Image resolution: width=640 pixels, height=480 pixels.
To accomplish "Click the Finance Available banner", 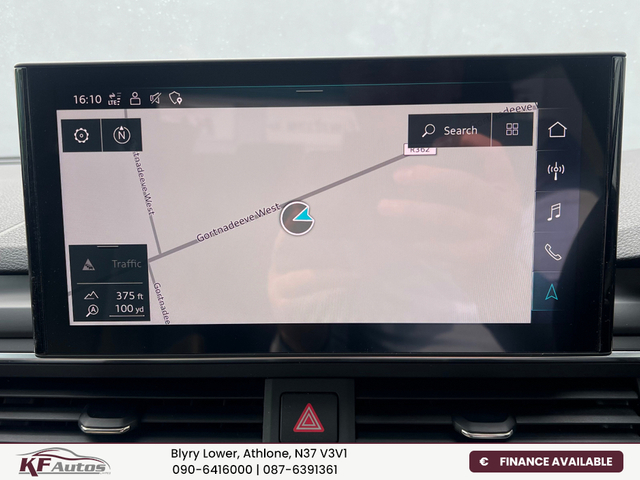I will pyautogui.click(x=546, y=461).
